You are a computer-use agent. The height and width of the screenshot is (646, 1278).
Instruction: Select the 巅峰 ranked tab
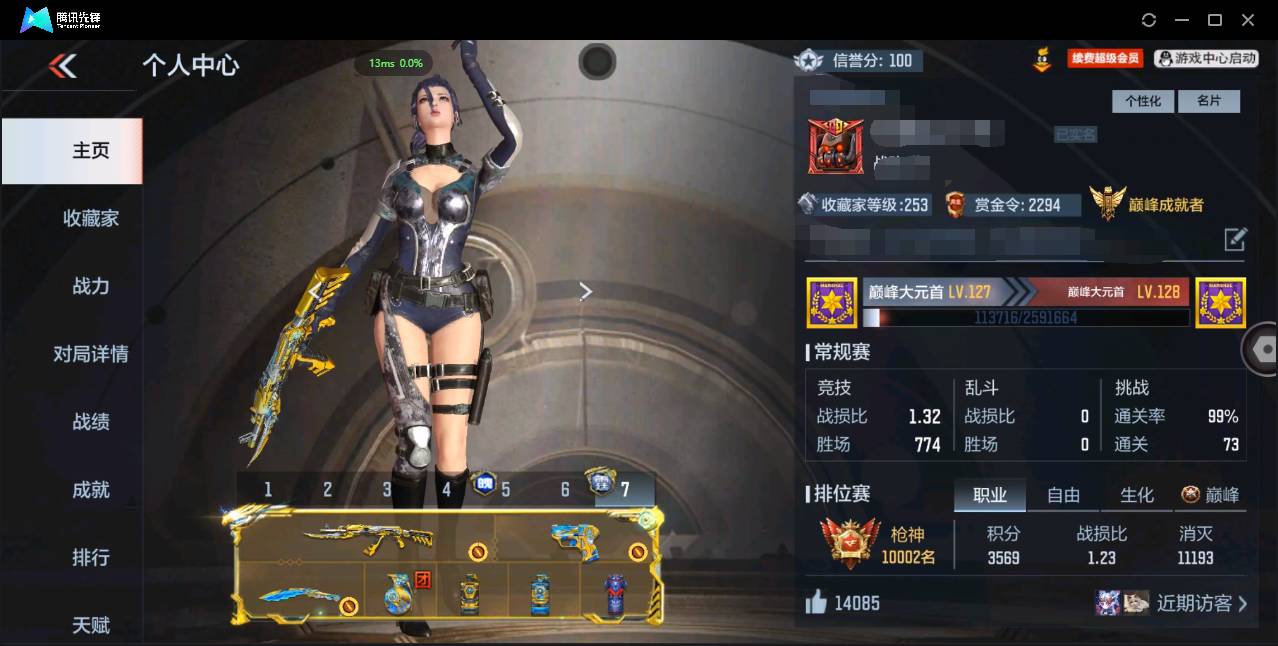(1210, 495)
